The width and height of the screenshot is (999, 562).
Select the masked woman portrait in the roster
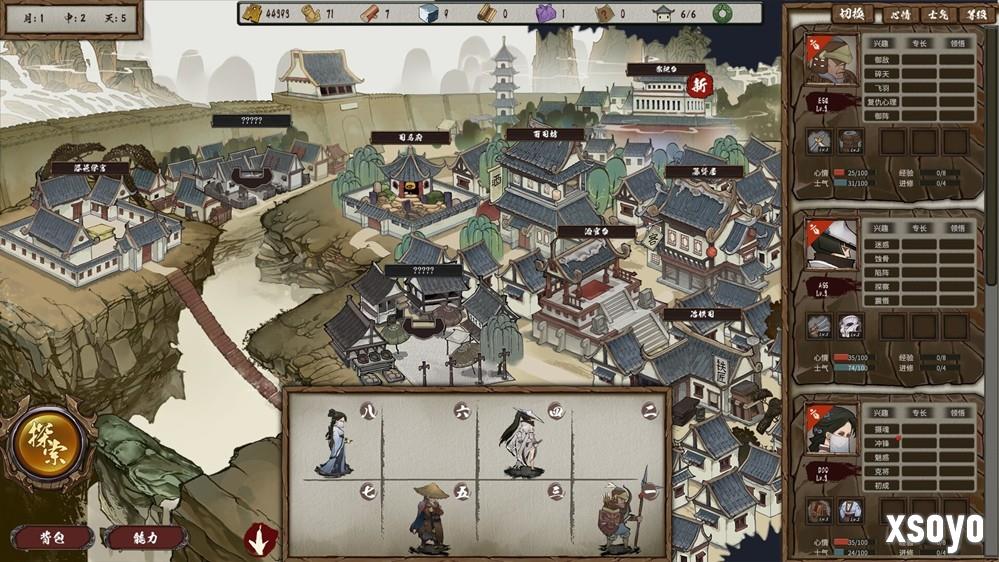(832, 430)
